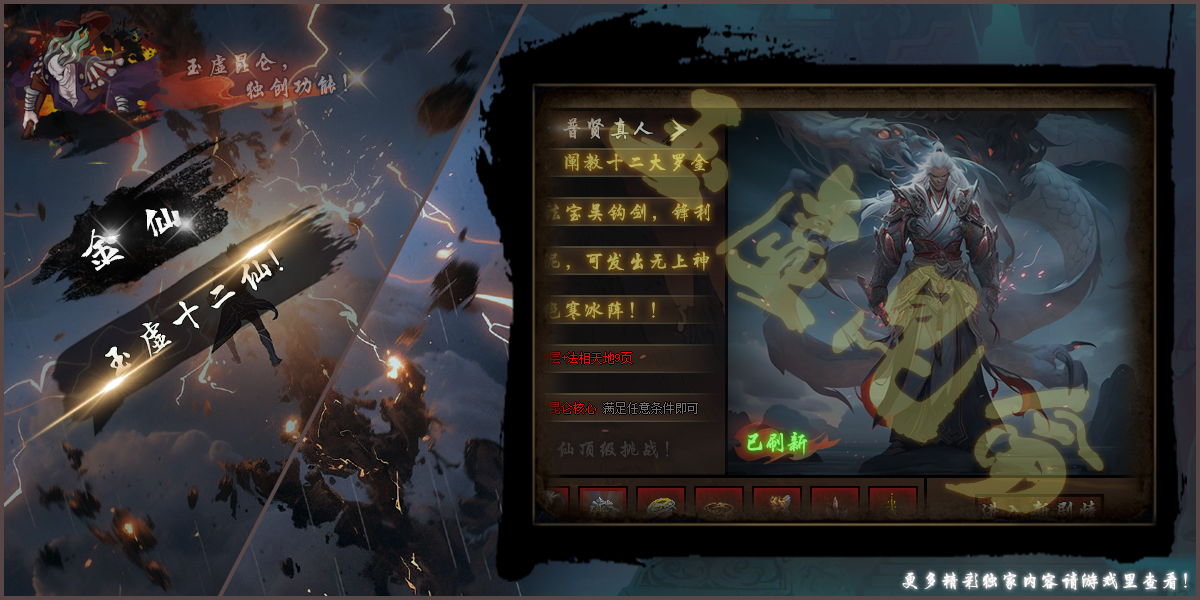1200x600 pixels.
Task: Click the arrow beside 普贤真人 name
Action: 678,130
